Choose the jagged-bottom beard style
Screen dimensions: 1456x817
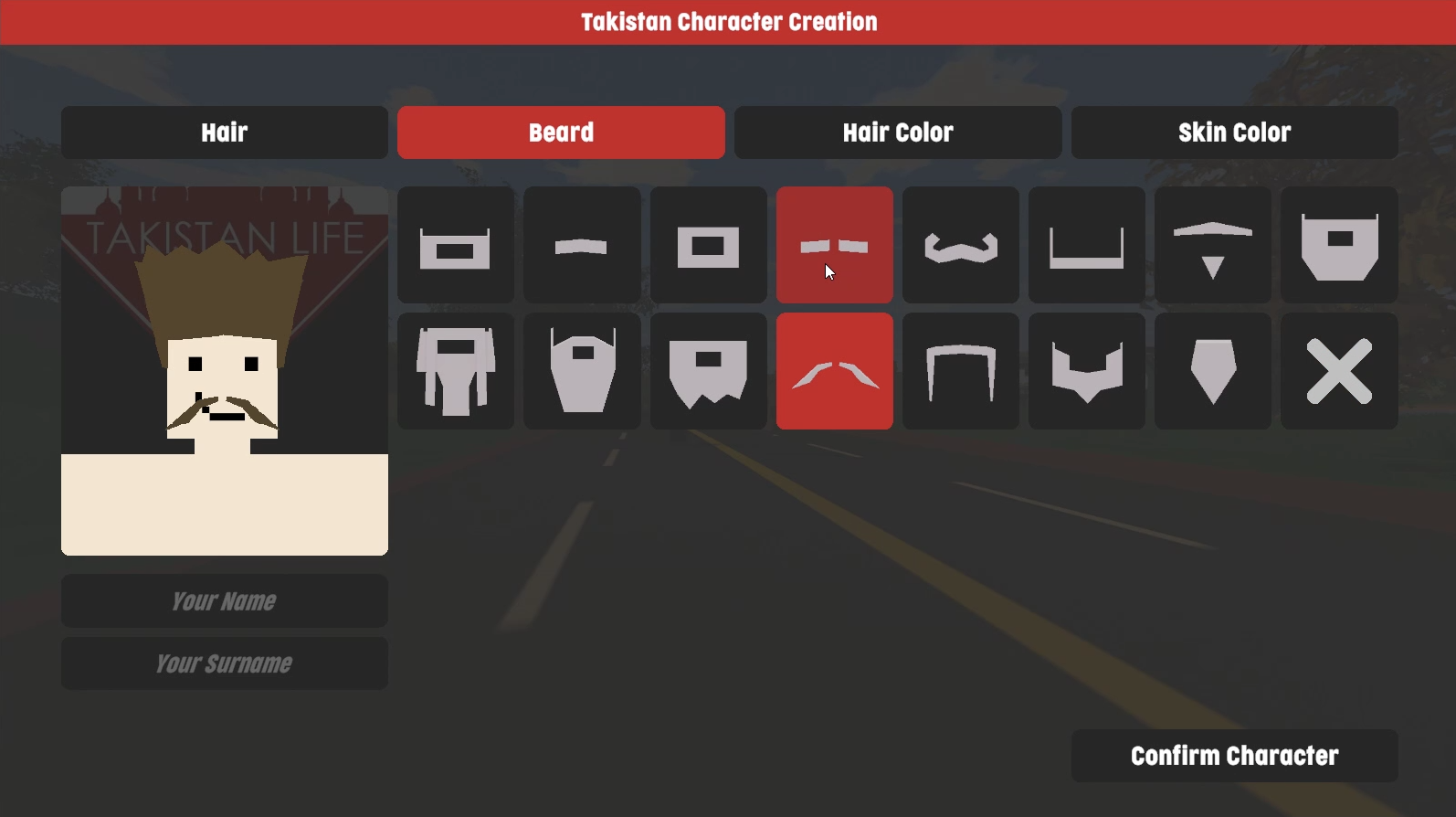[708, 371]
